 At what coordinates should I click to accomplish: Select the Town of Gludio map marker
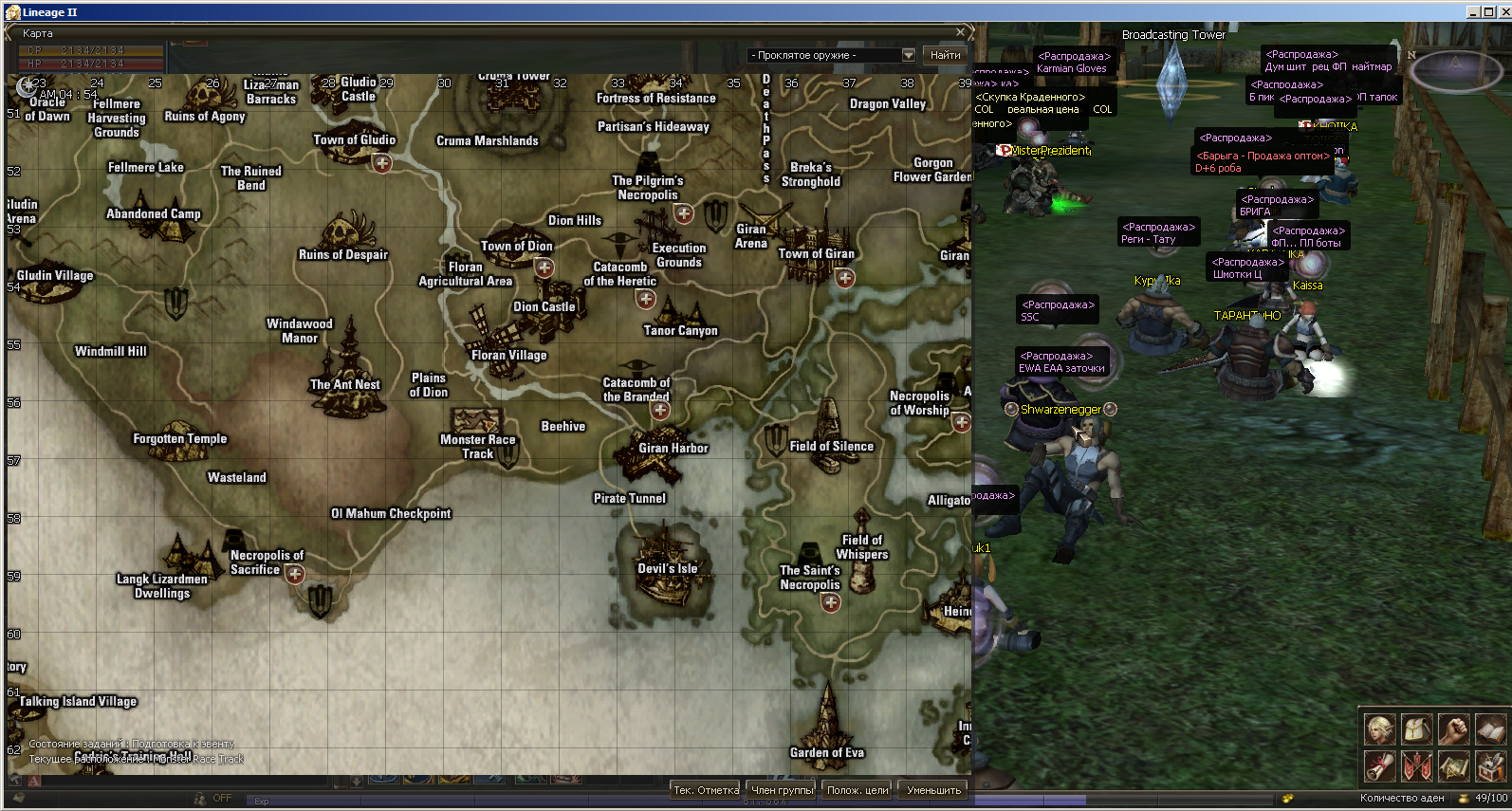pyautogui.click(x=381, y=164)
